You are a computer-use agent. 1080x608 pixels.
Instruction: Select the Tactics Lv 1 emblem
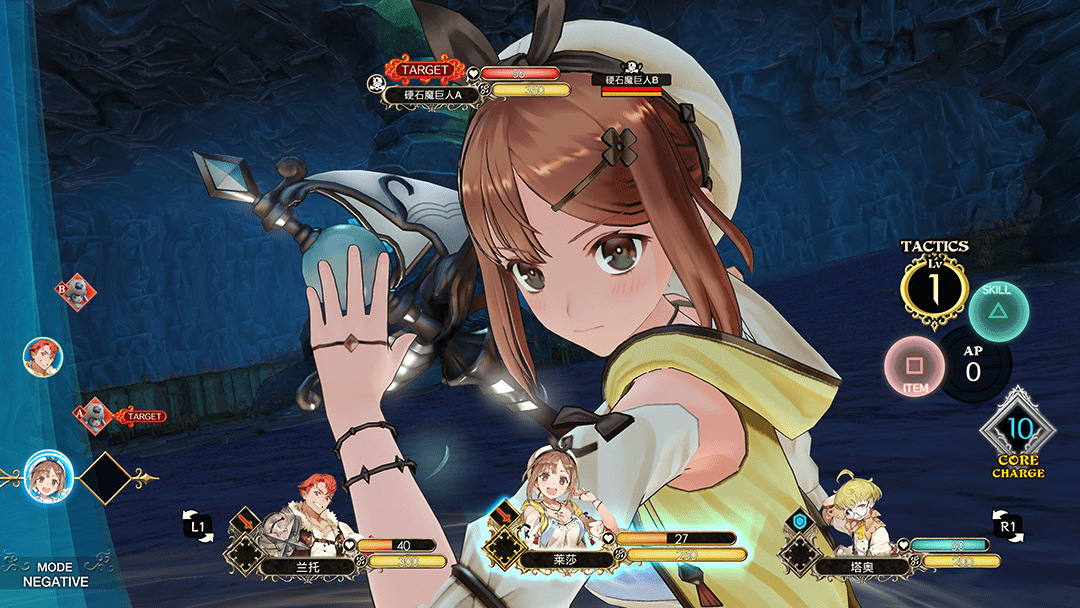point(934,289)
